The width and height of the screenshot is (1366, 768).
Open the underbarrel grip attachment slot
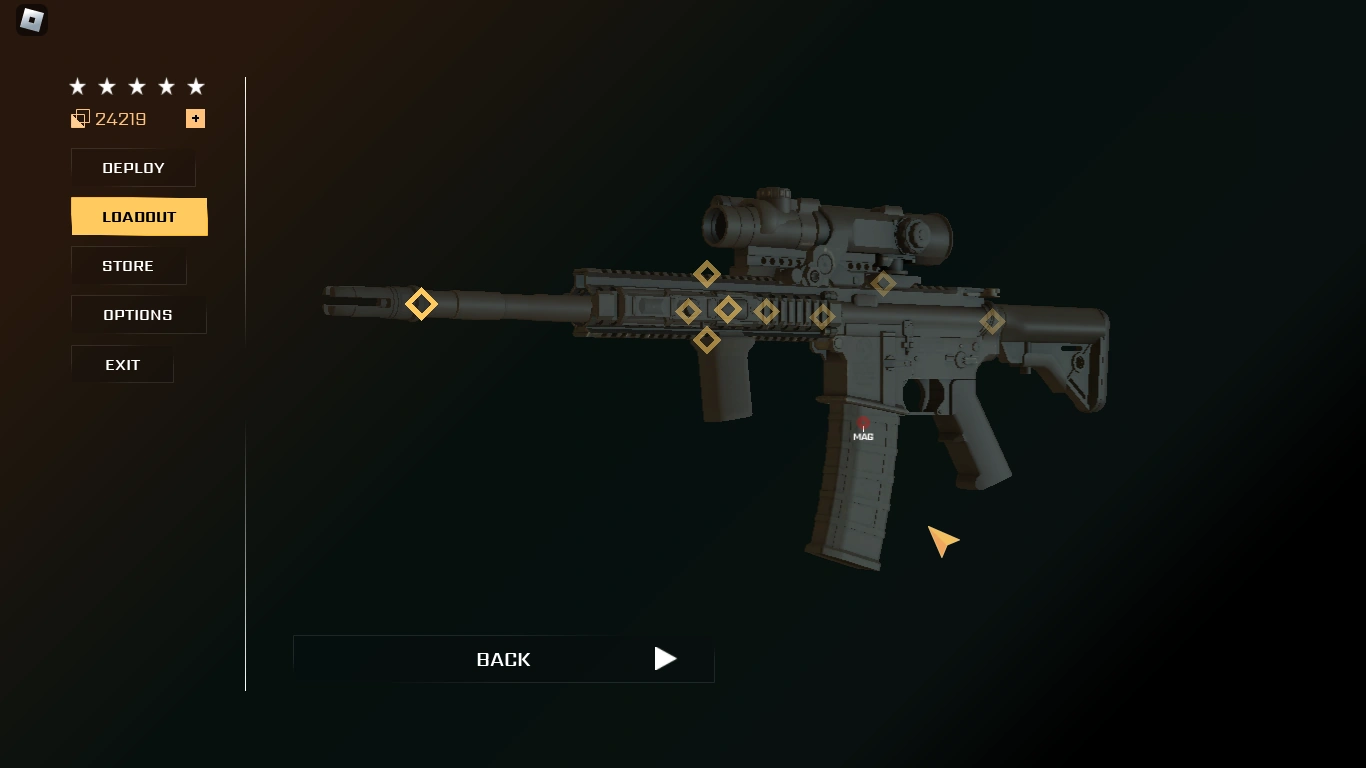706,339
